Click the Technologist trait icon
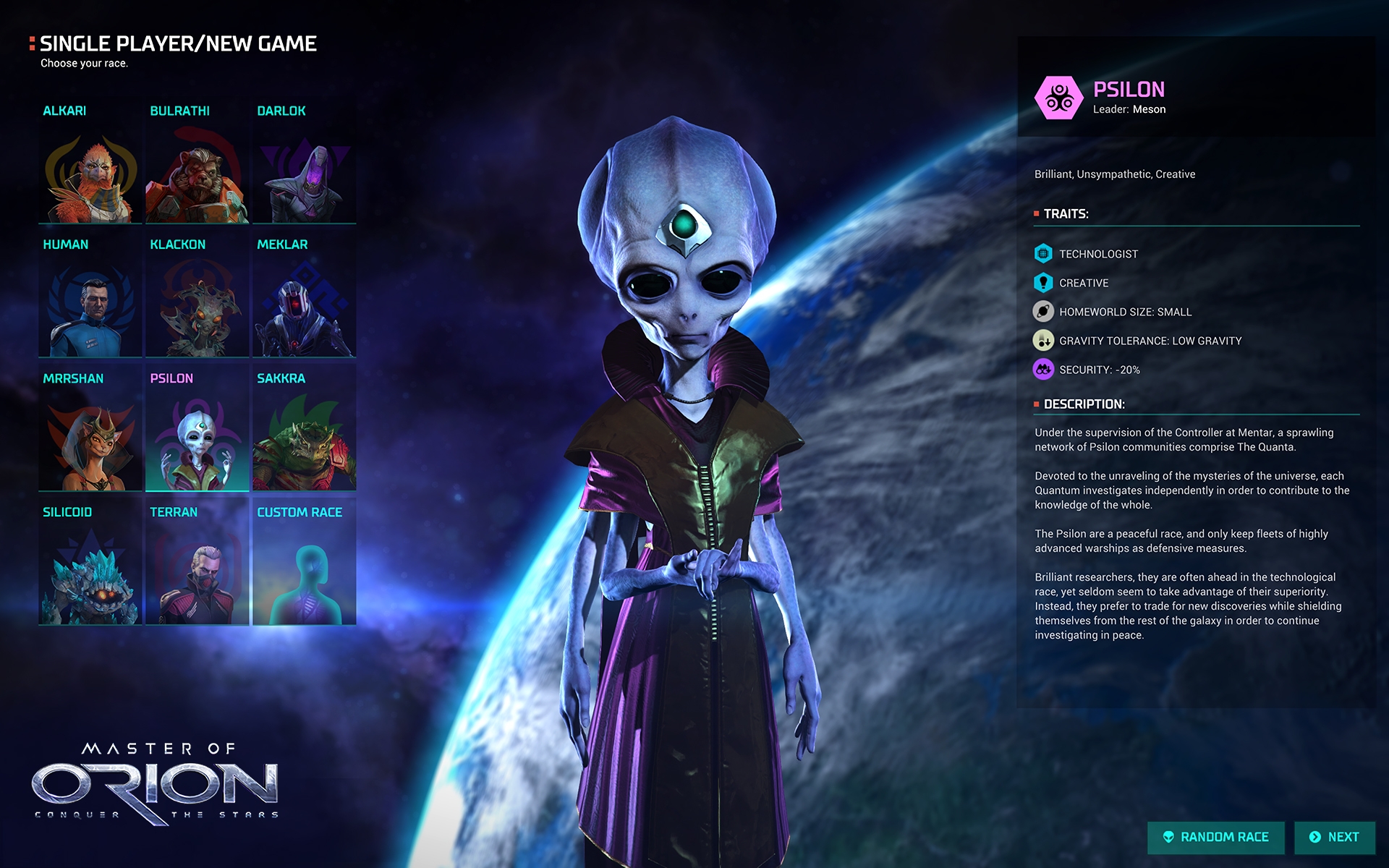Screen dimensions: 1389x868 (1042, 254)
